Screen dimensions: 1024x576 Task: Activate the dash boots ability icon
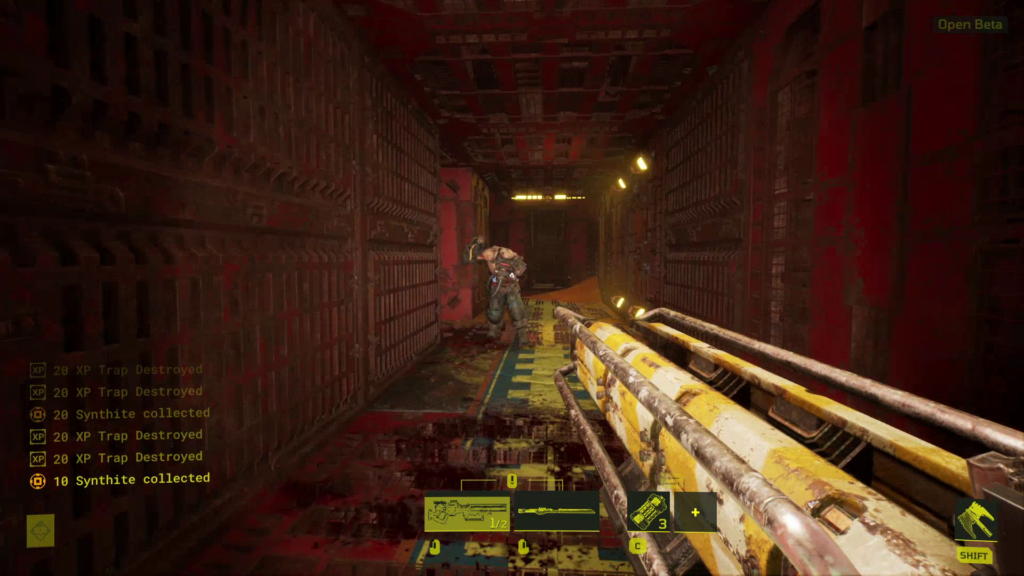[x=974, y=521]
